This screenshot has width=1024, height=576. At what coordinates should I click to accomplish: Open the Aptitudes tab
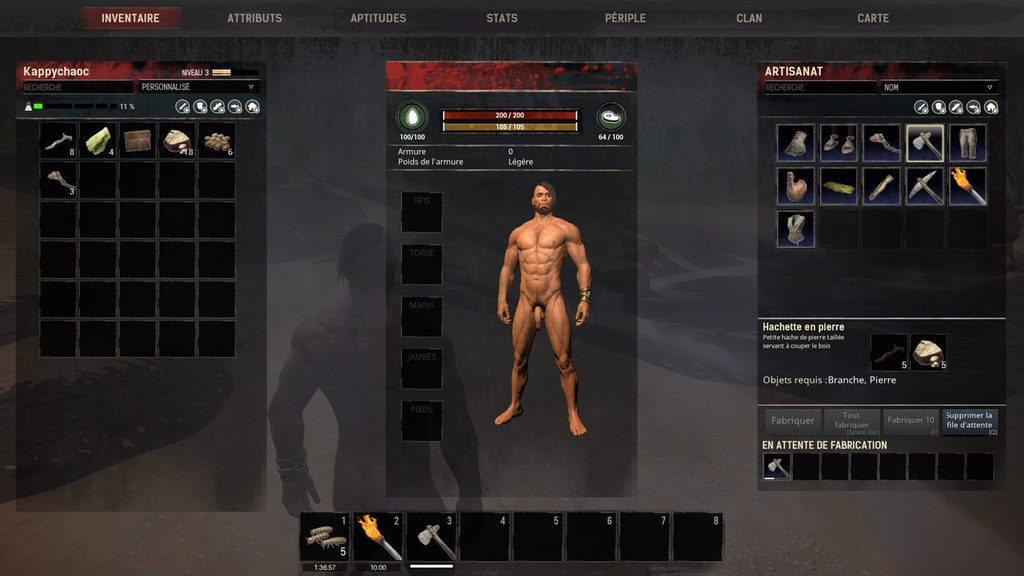click(378, 18)
